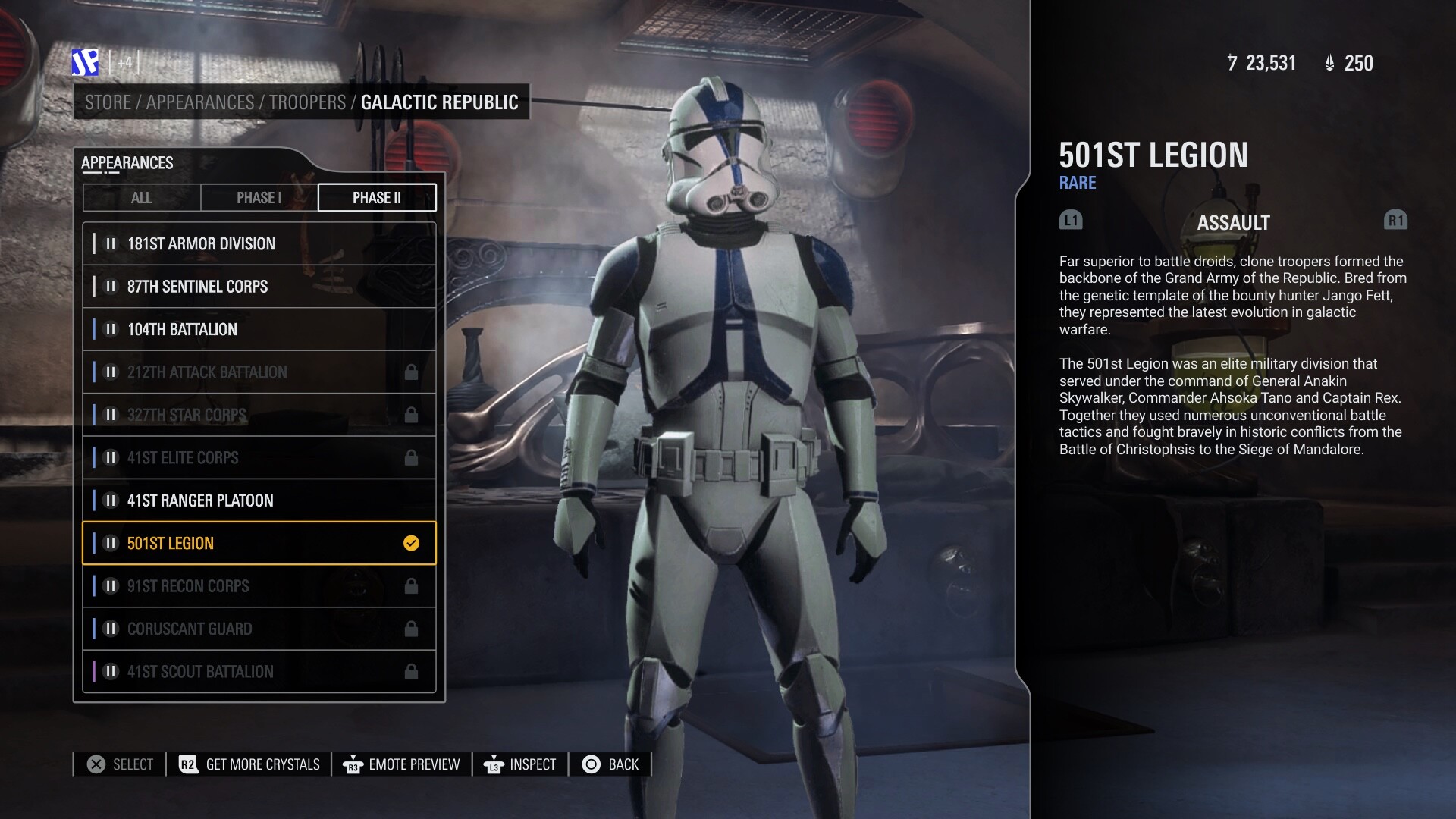This screenshot has height=819, width=1456.
Task: Click Get More Crystals
Action: [x=249, y=764]
